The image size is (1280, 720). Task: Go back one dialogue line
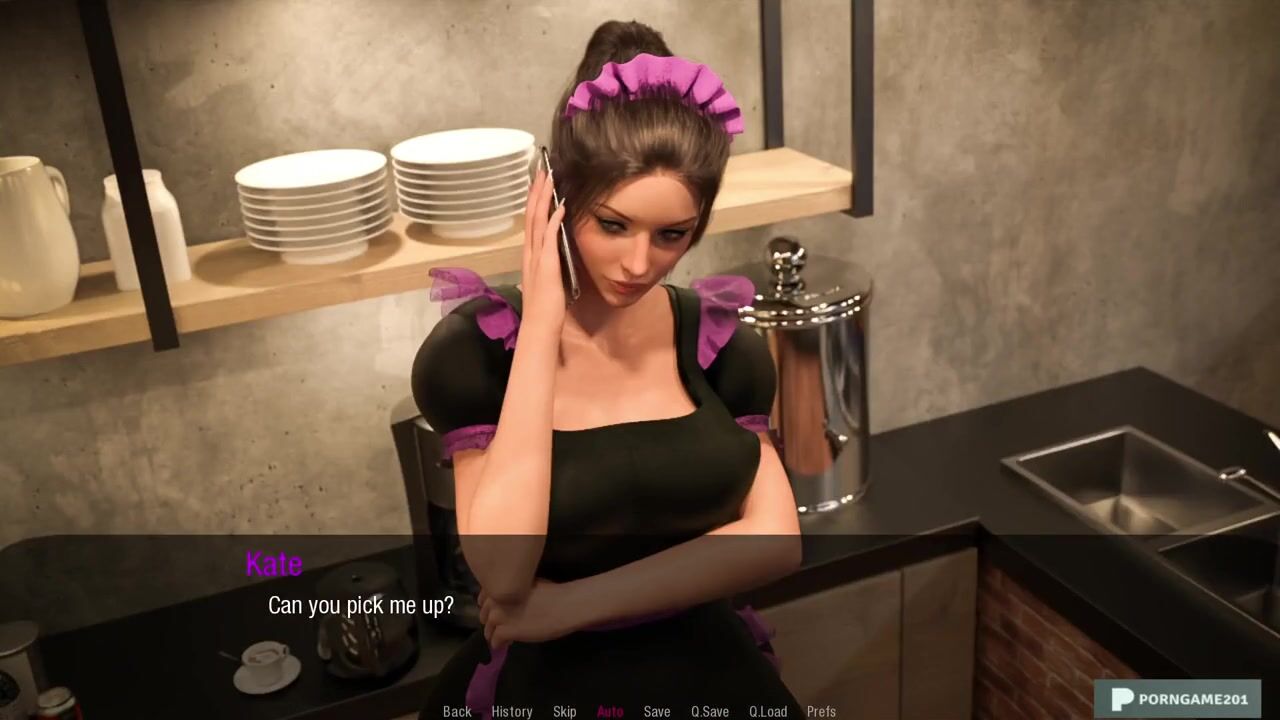(457, 711)
